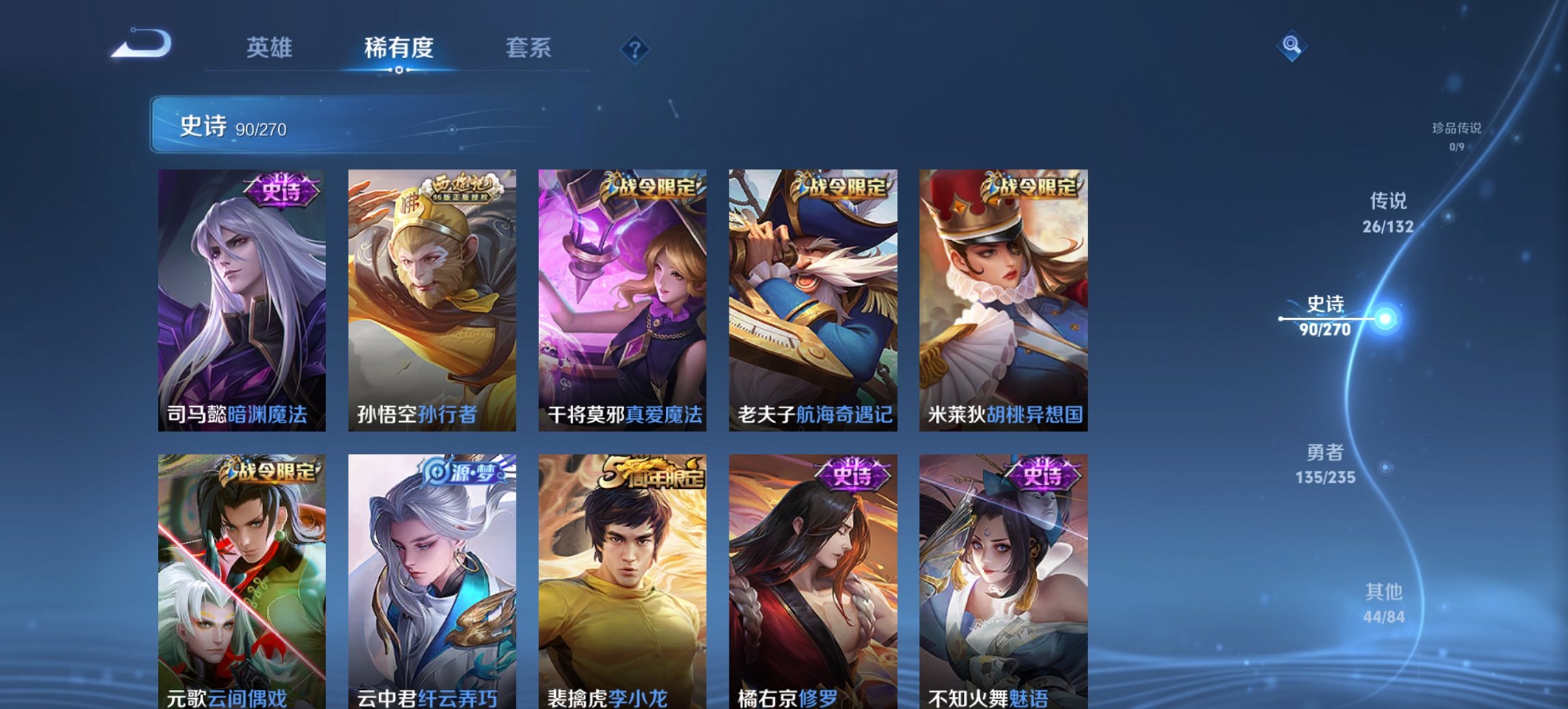This screenshot has width=1568, height=709.
Task: Switch to the 英雄 tab
Action: [x=271, y=48]
